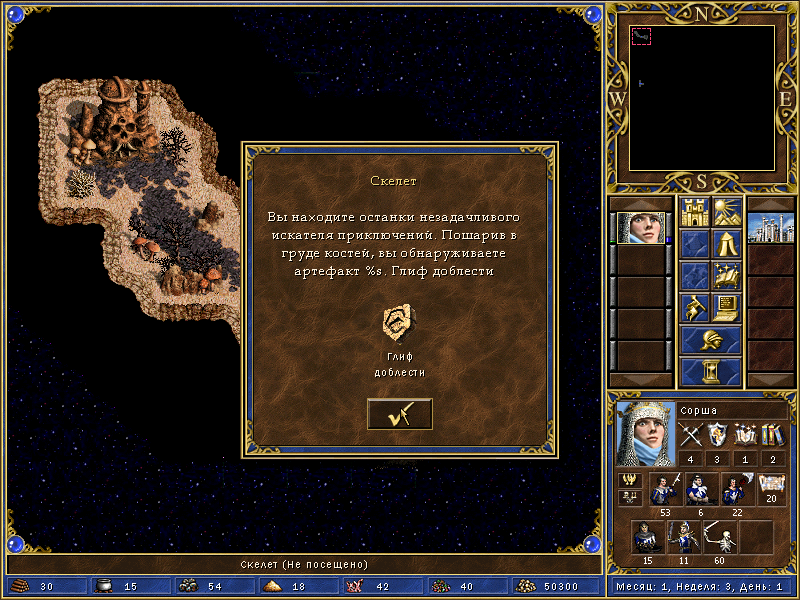800x600 pixels.
Task: Open system options computer button
Action: (x=725, y=306)
